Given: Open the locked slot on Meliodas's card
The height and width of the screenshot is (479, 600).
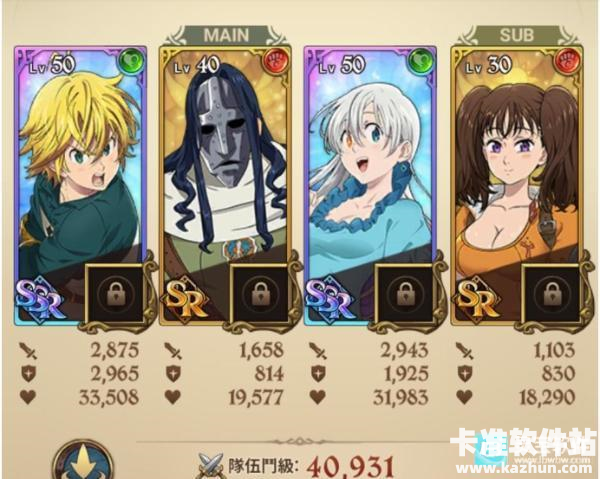Looking at the screenshot, I should click(x=112, y=294).
